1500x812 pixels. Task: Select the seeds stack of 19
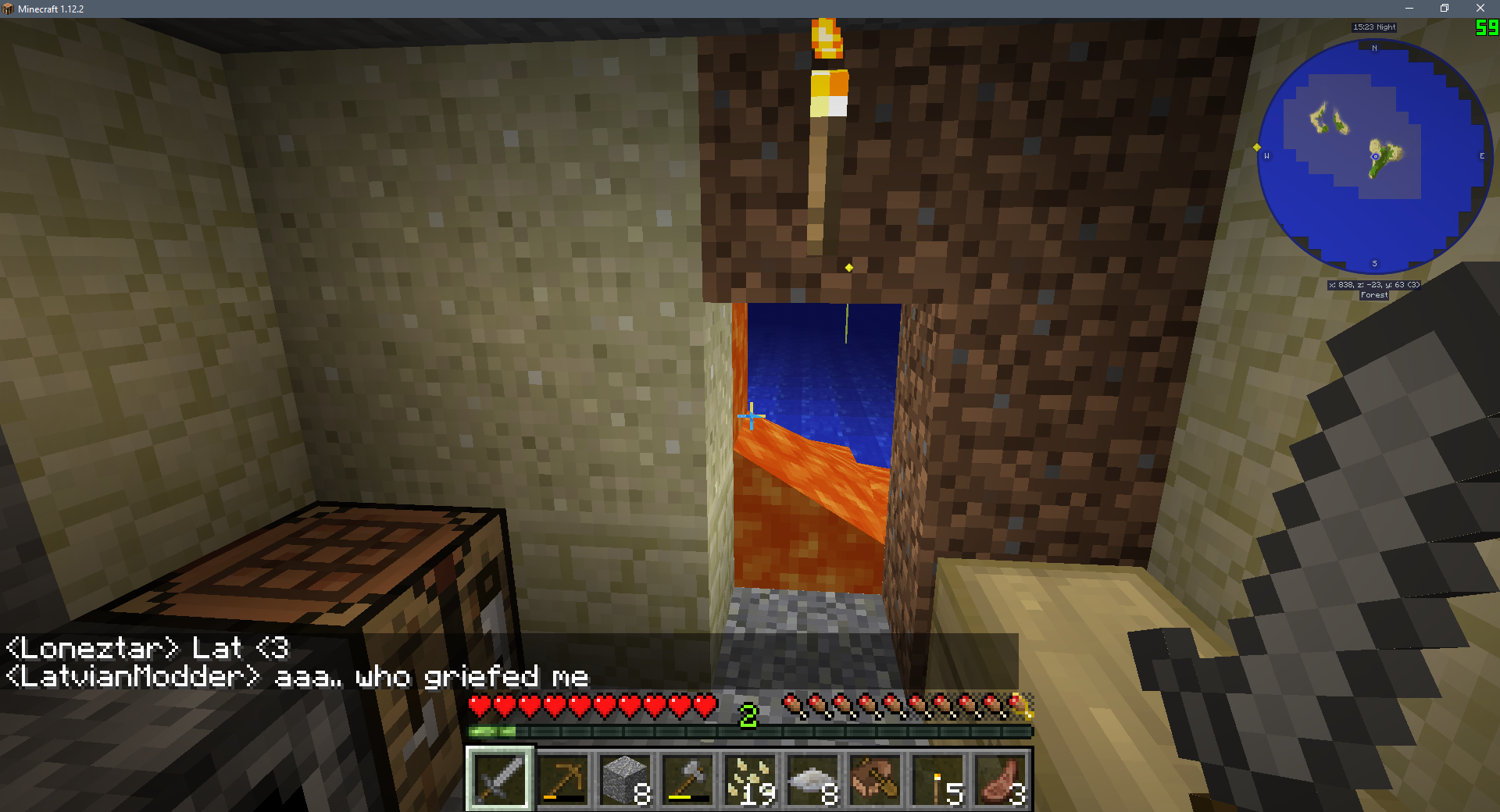tap(750, 778)
